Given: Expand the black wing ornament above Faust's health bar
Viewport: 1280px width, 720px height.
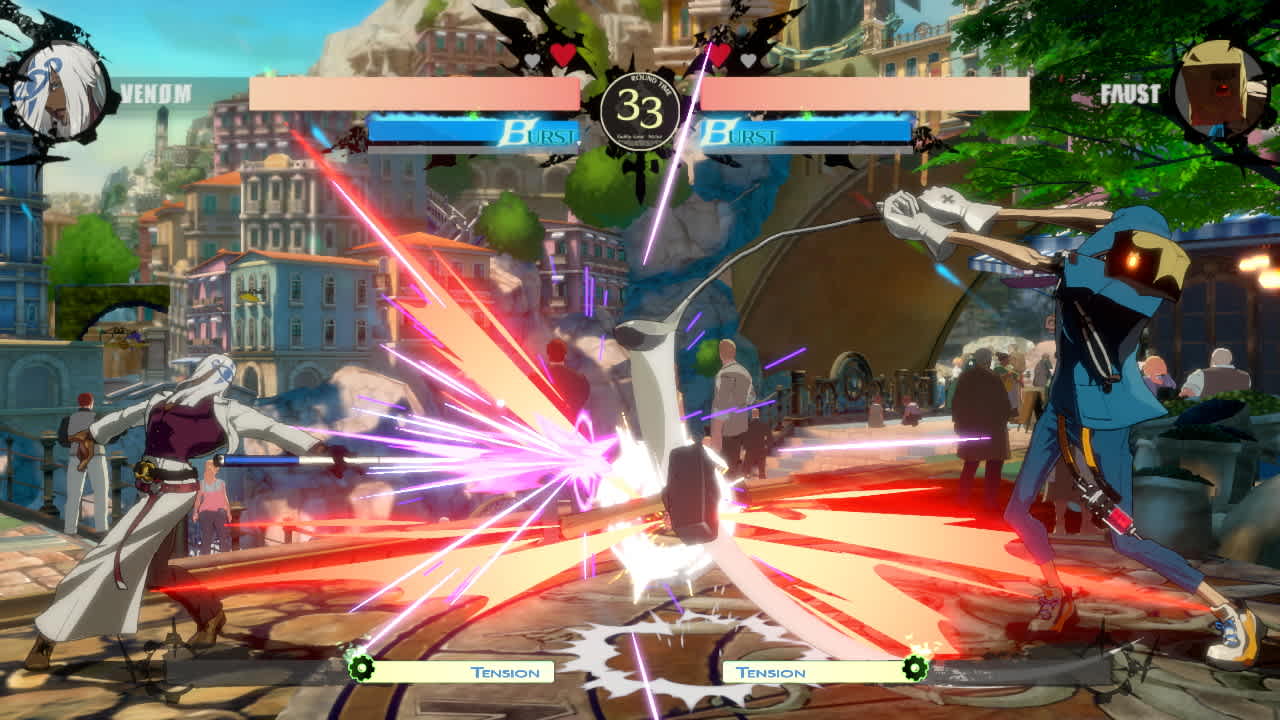Looking at the screenshot, I should tap(770, 25).
